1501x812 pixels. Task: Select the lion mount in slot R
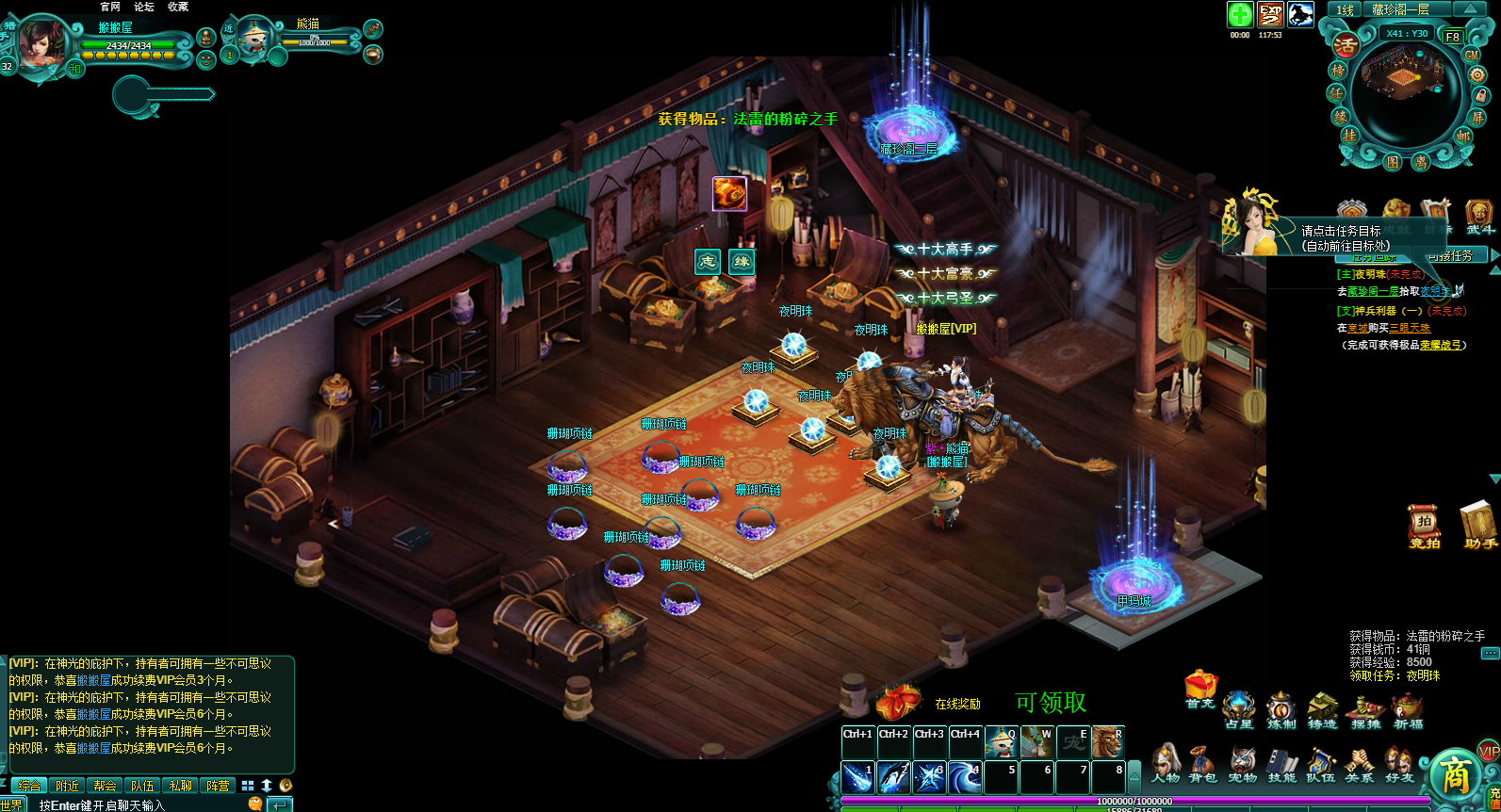[1107, 742]
